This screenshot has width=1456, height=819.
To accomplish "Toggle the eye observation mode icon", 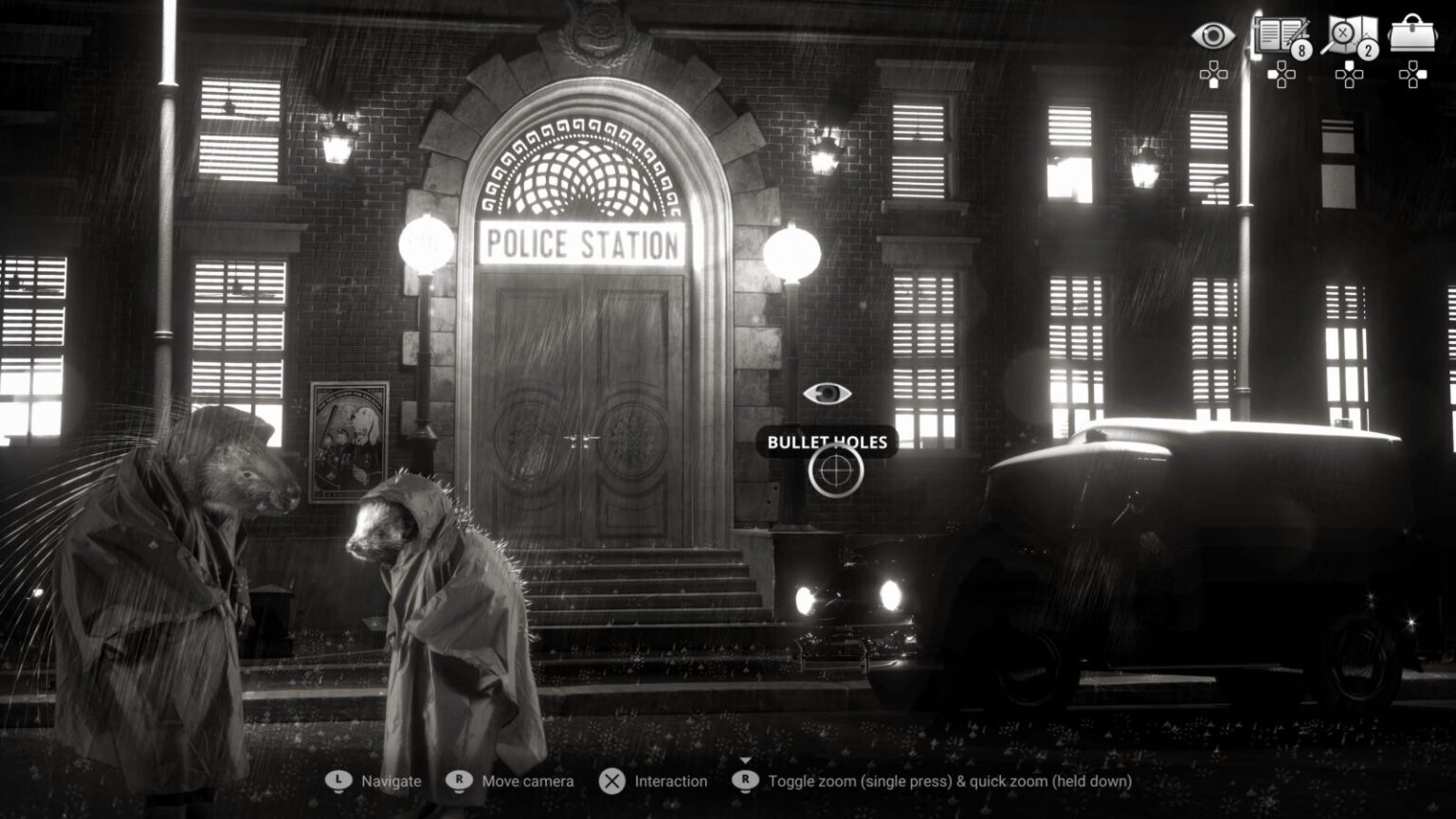I will click(x=1213, y=37).
